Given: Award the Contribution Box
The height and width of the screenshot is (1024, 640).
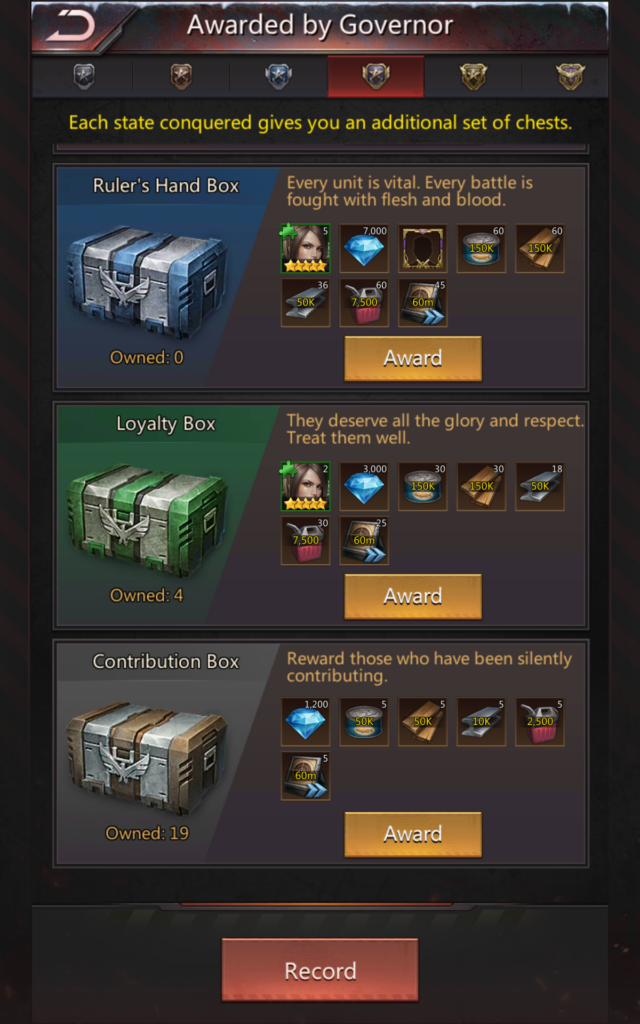Looking at the screenshot, I should pyautogui.click(x=413, y=834).
